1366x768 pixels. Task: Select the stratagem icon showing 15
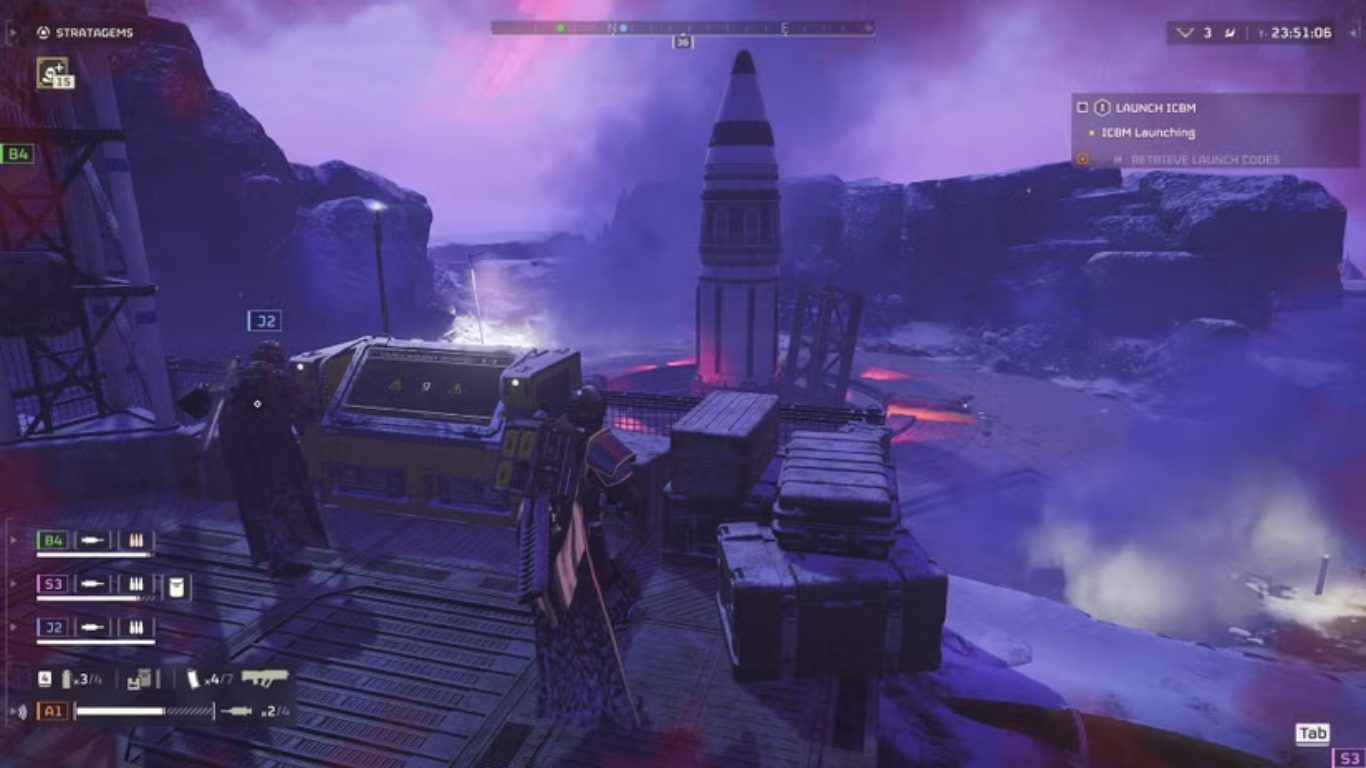point(54,72)
